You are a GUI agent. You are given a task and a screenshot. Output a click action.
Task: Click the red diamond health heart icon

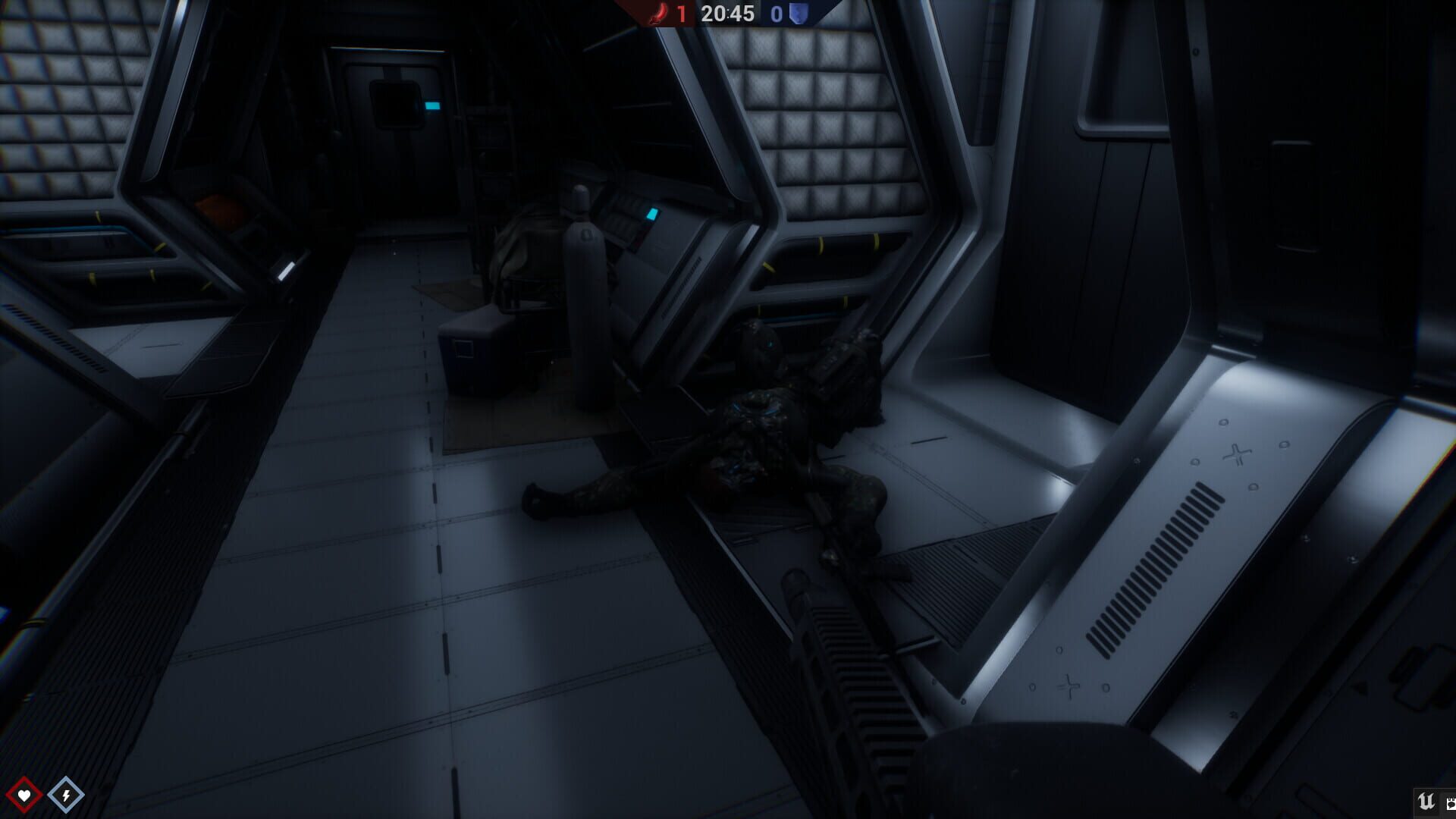[x=25, y=794]
